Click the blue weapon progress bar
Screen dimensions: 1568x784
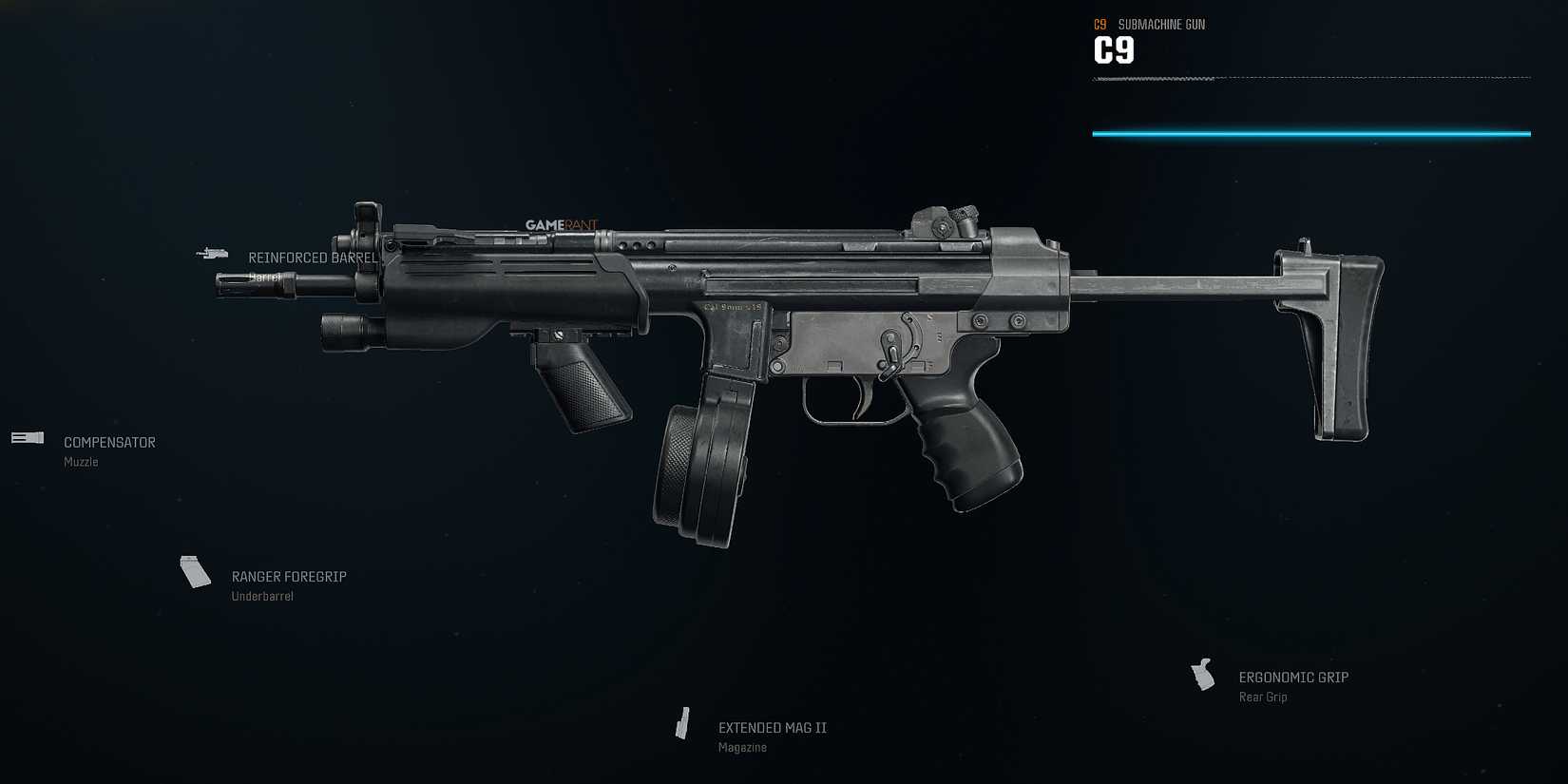1311,134
